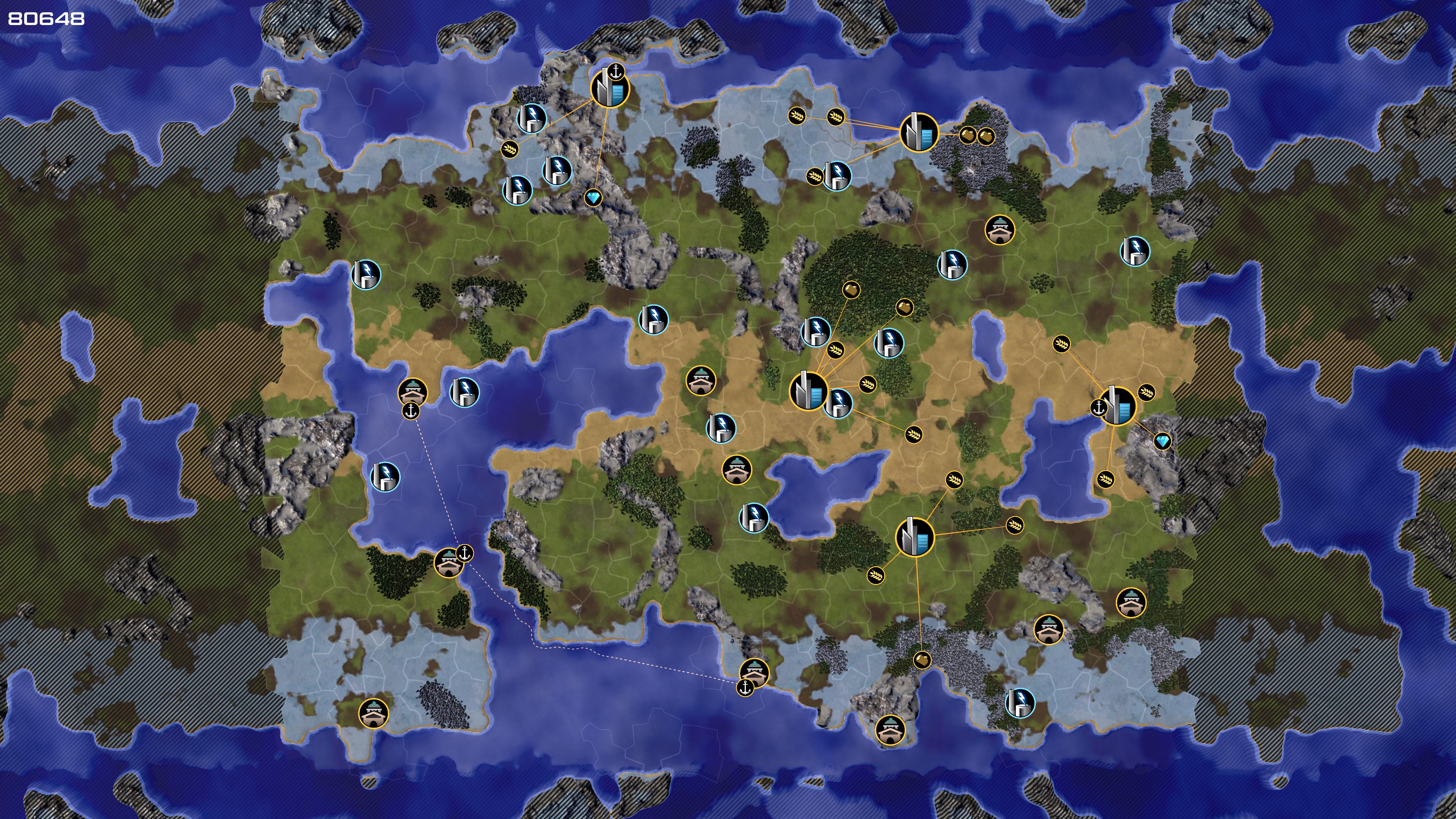The height and width of the screenshot is (819, 1456).
Task: Select the village on the snowy southwest island
Action: (373, 713)
